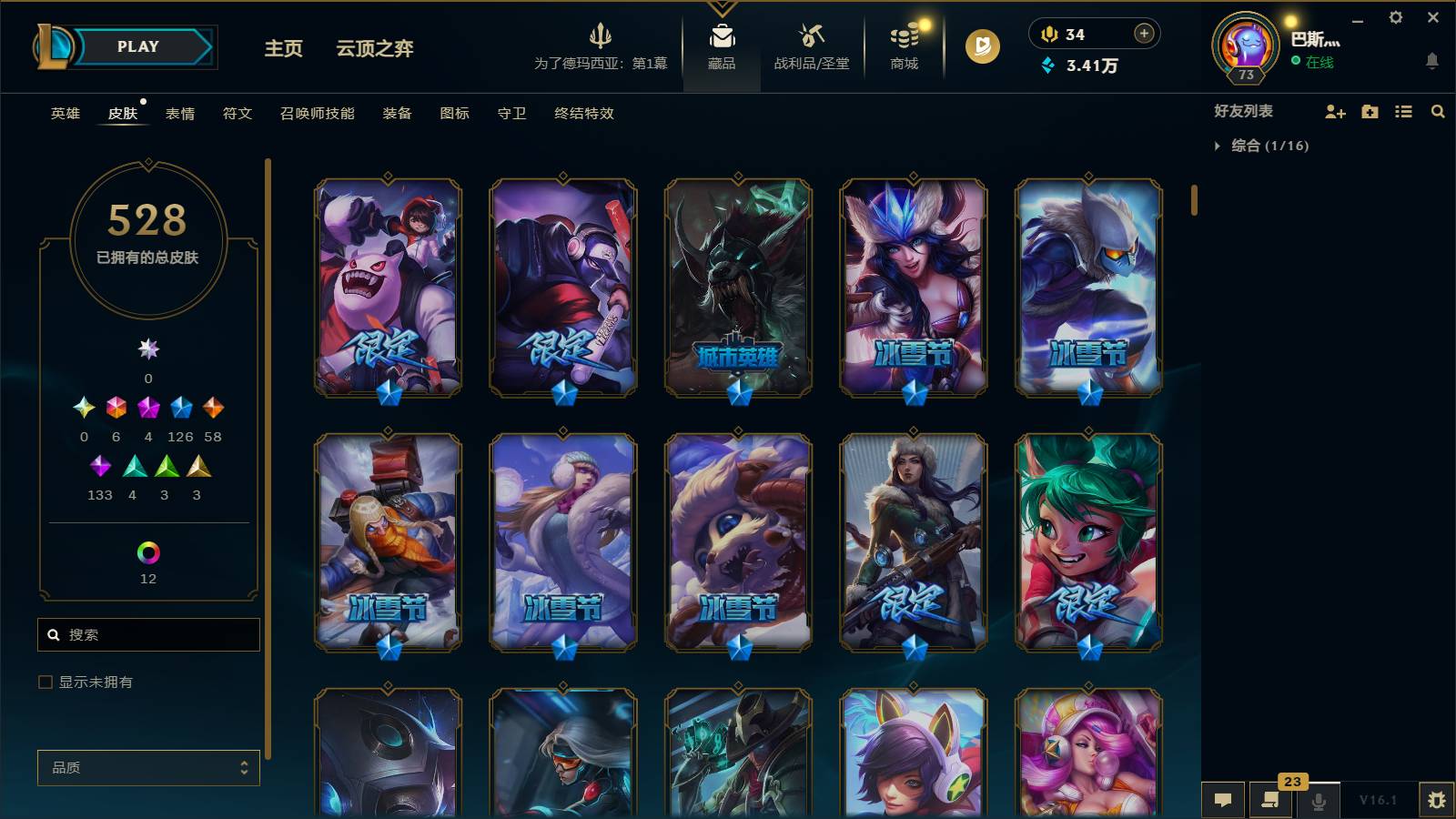Screen dimensions: 1456x819
Task: Click the add friend icon
Action: pyautogui.click(x=1335, y=112)
